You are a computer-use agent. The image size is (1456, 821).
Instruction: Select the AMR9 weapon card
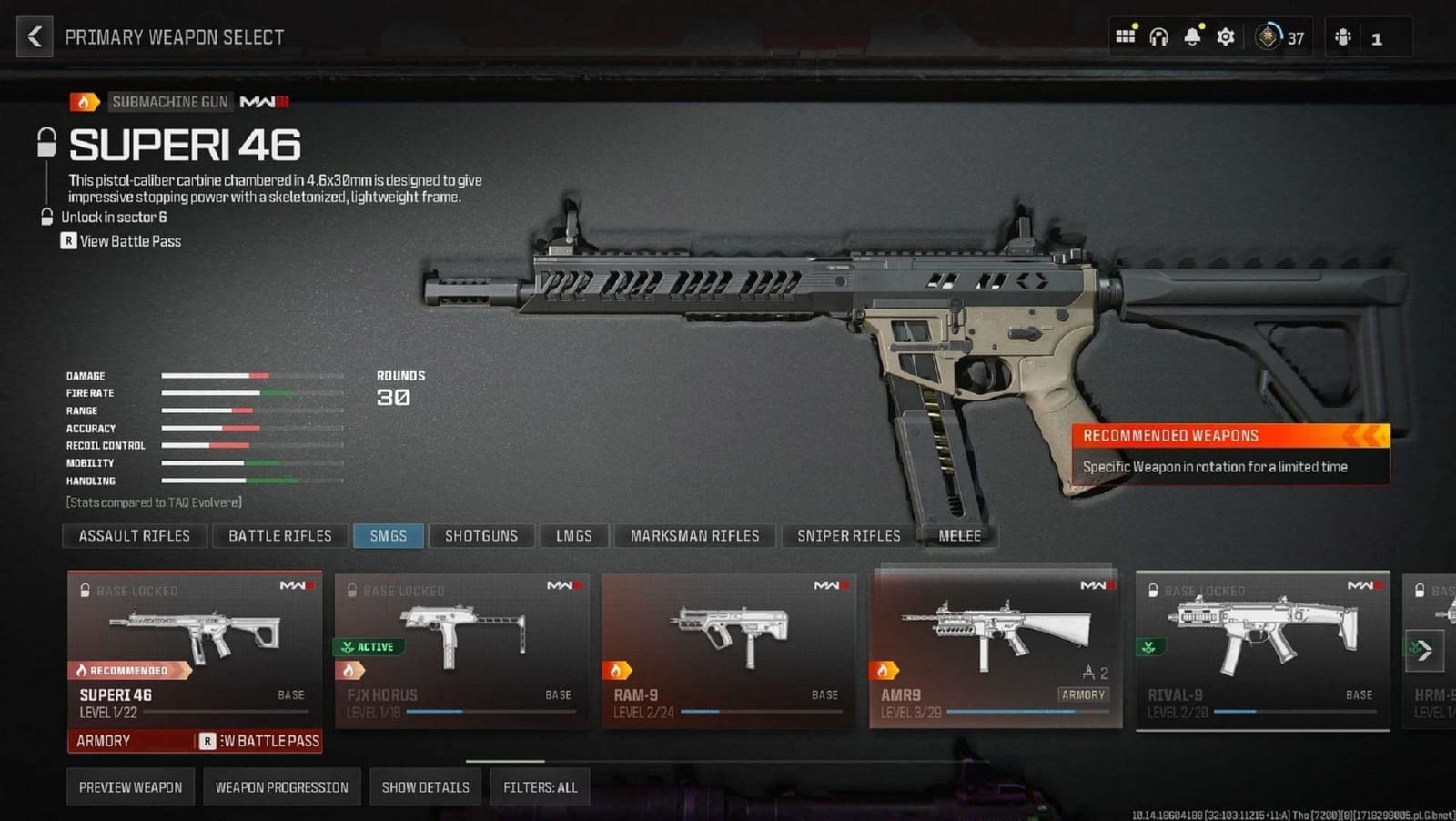coord(997,646)
